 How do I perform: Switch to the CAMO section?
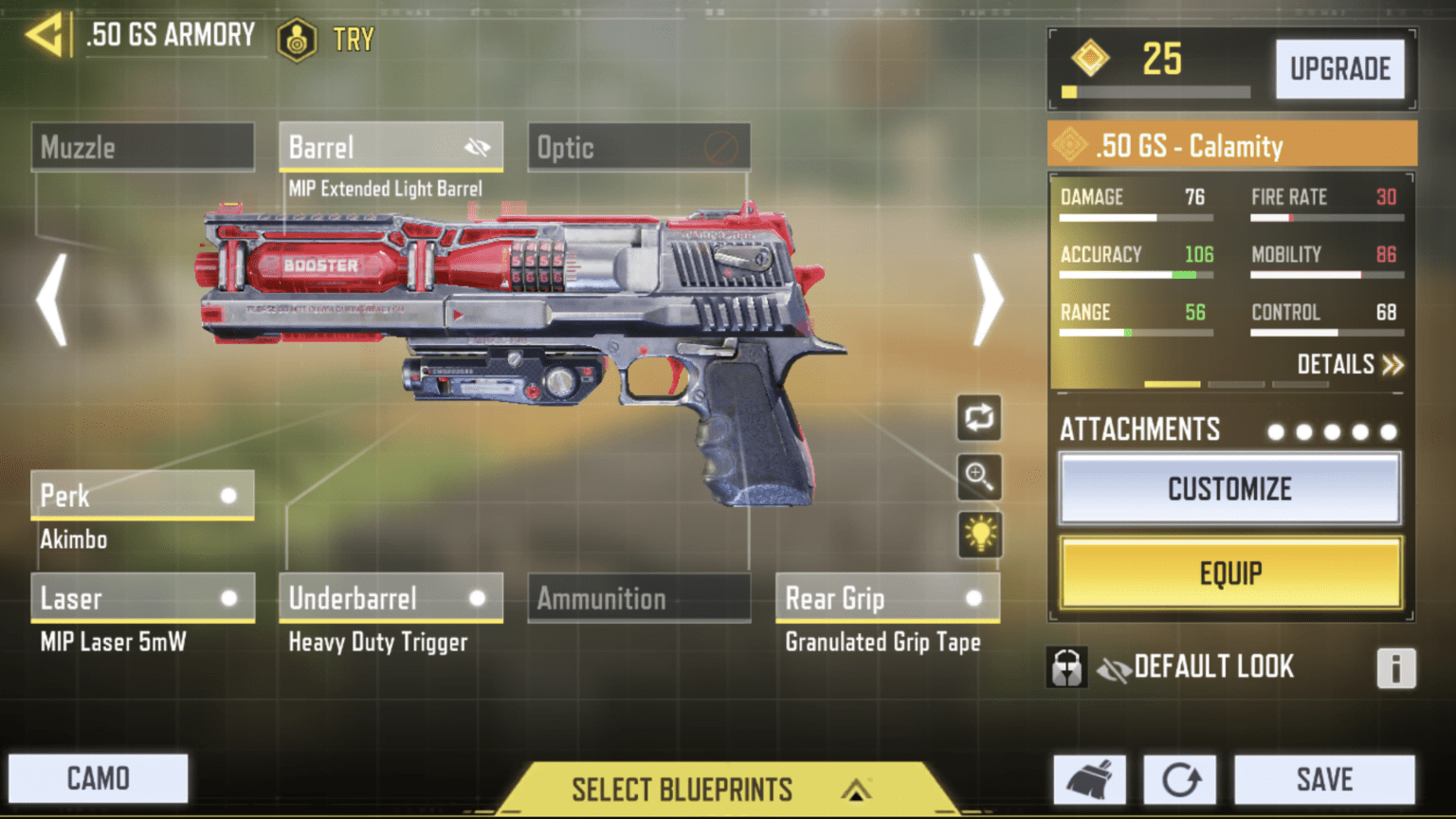(x=98, y=777)
